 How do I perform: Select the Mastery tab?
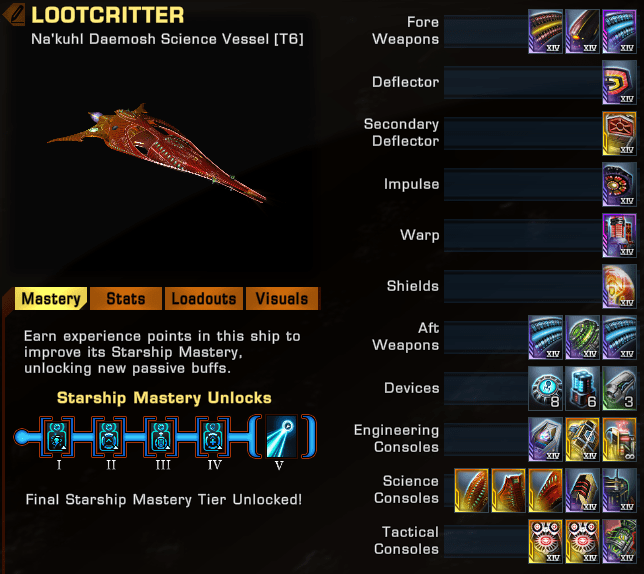point(51,299)
